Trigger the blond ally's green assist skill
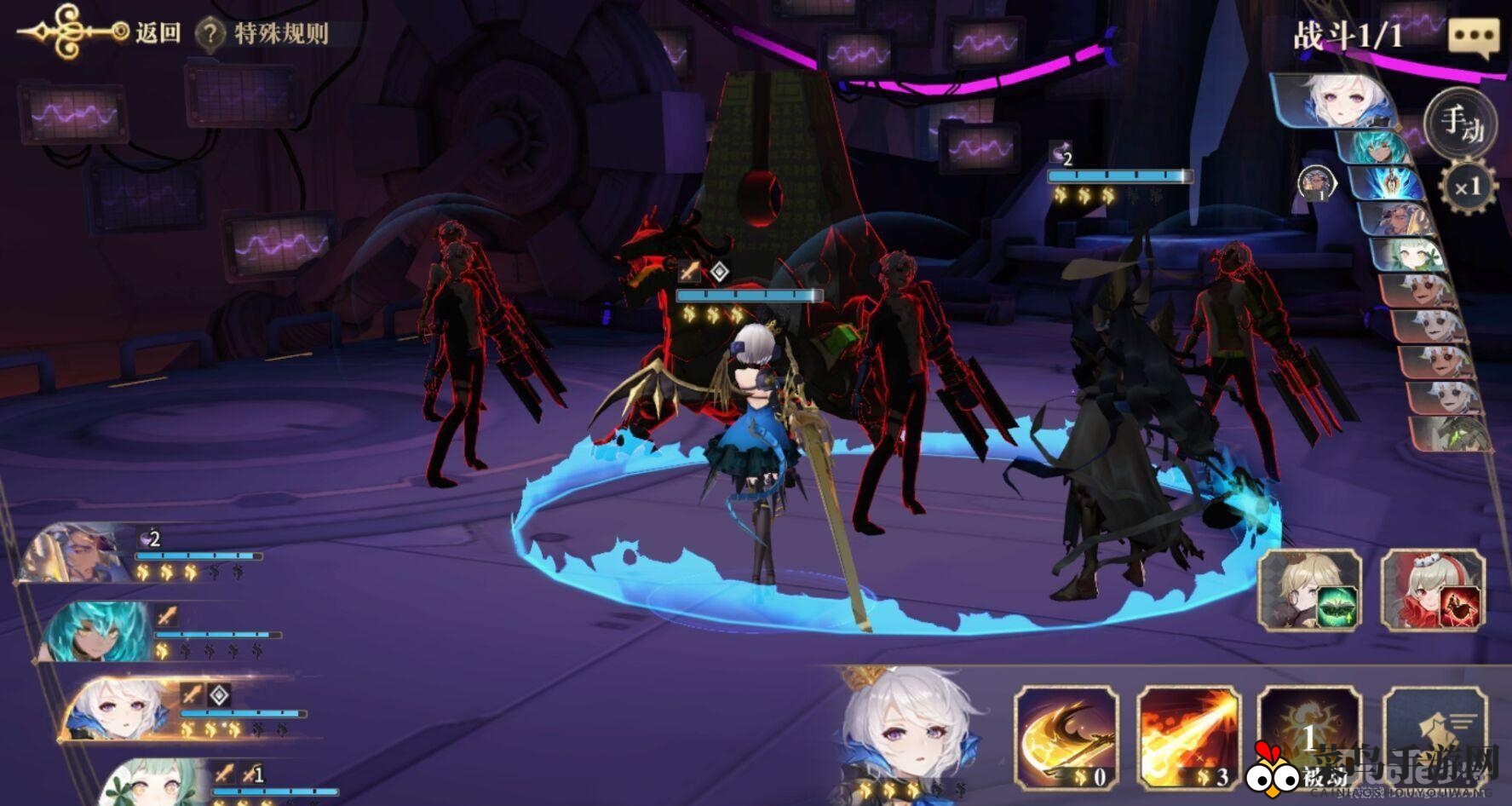The width and height of the screenshot is (1512, 806). (x=1310, y=590)
